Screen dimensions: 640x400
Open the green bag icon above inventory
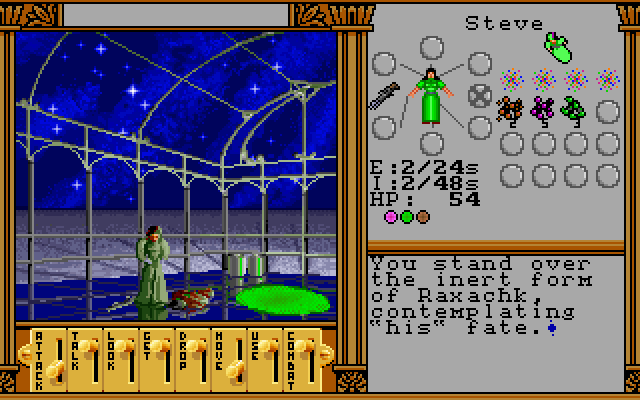click(558, 47)
